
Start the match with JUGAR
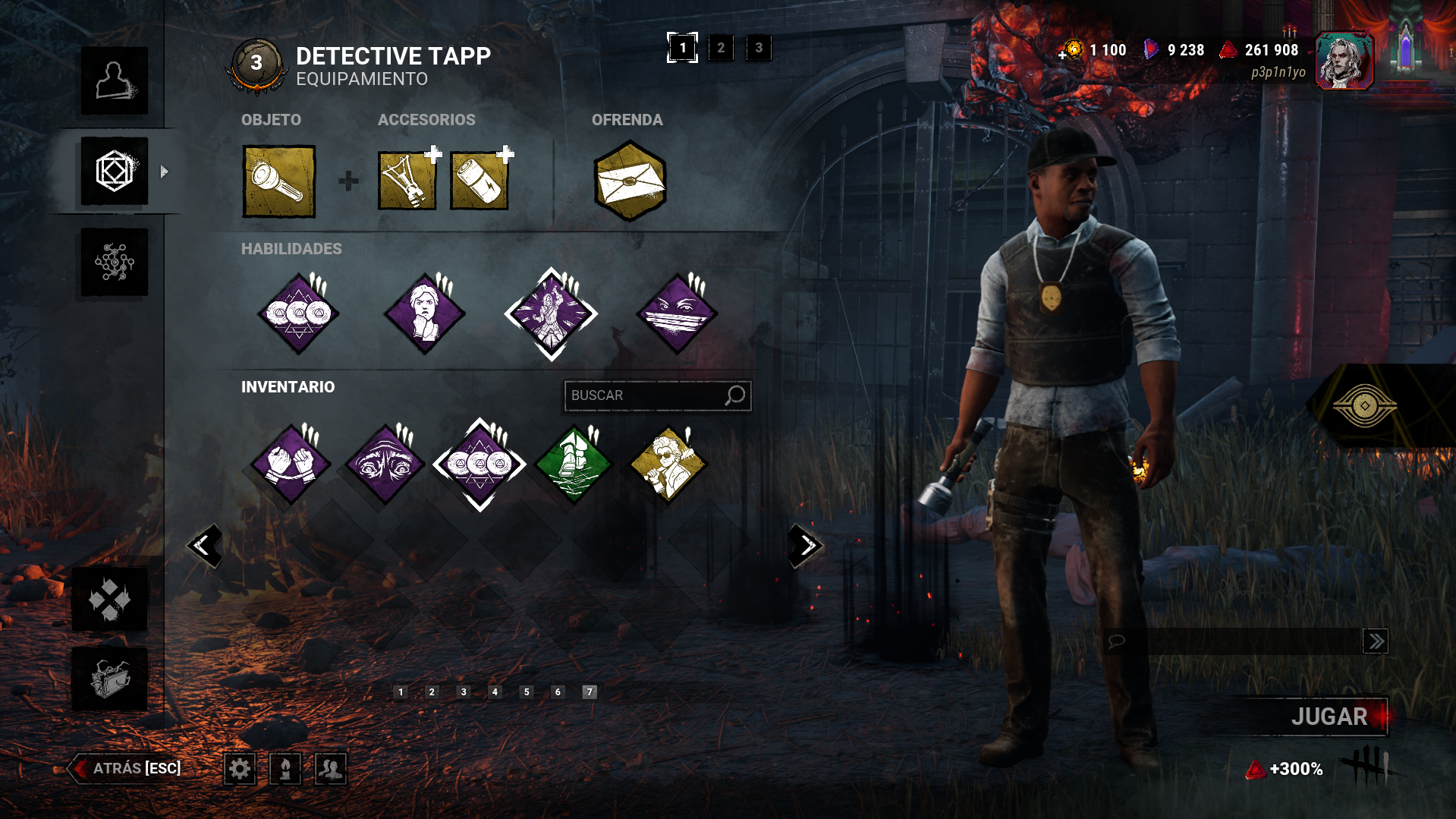[x=1329, y=717]
